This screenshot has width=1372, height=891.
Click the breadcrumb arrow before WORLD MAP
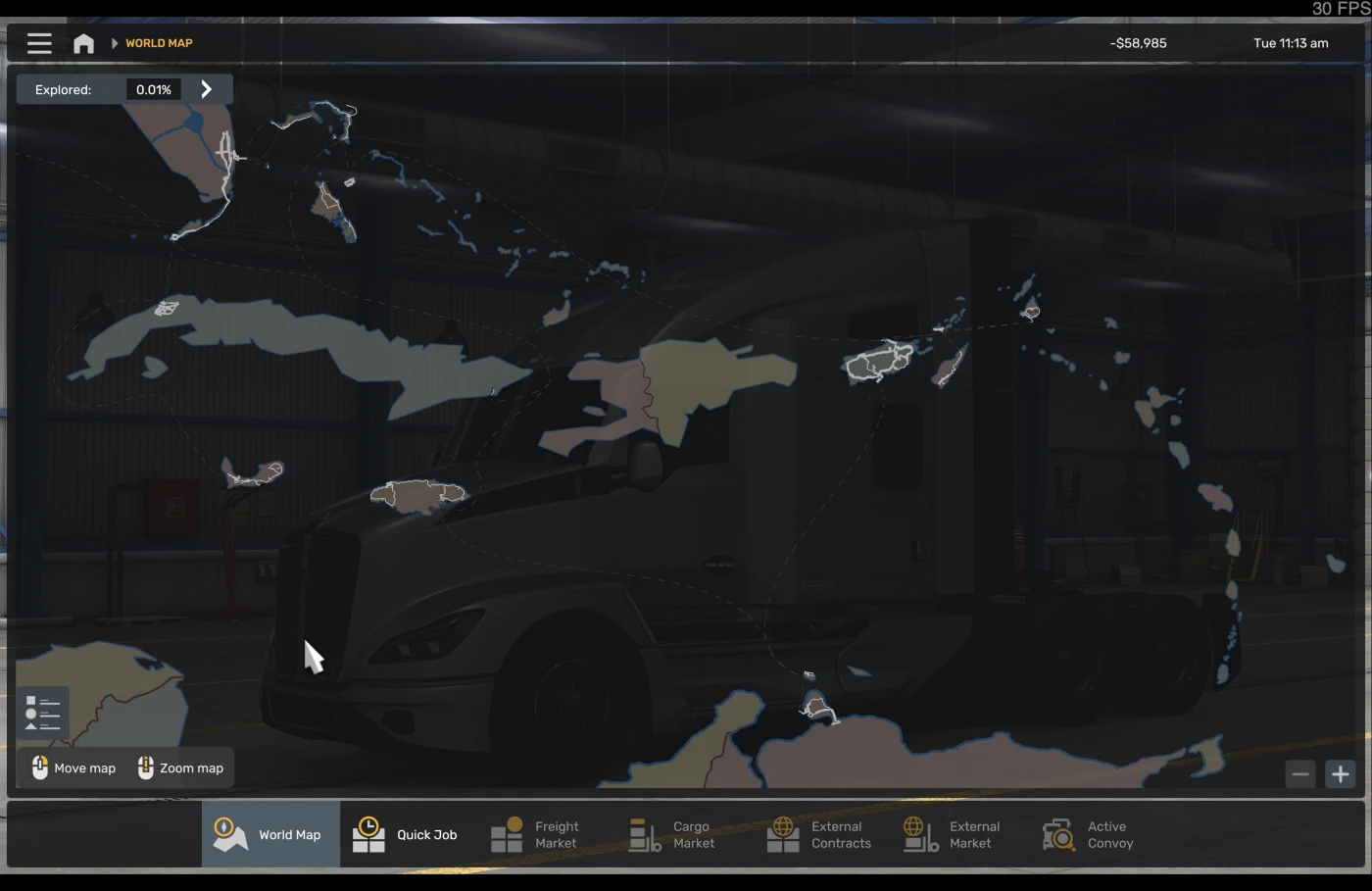click(x=115, y=42)
